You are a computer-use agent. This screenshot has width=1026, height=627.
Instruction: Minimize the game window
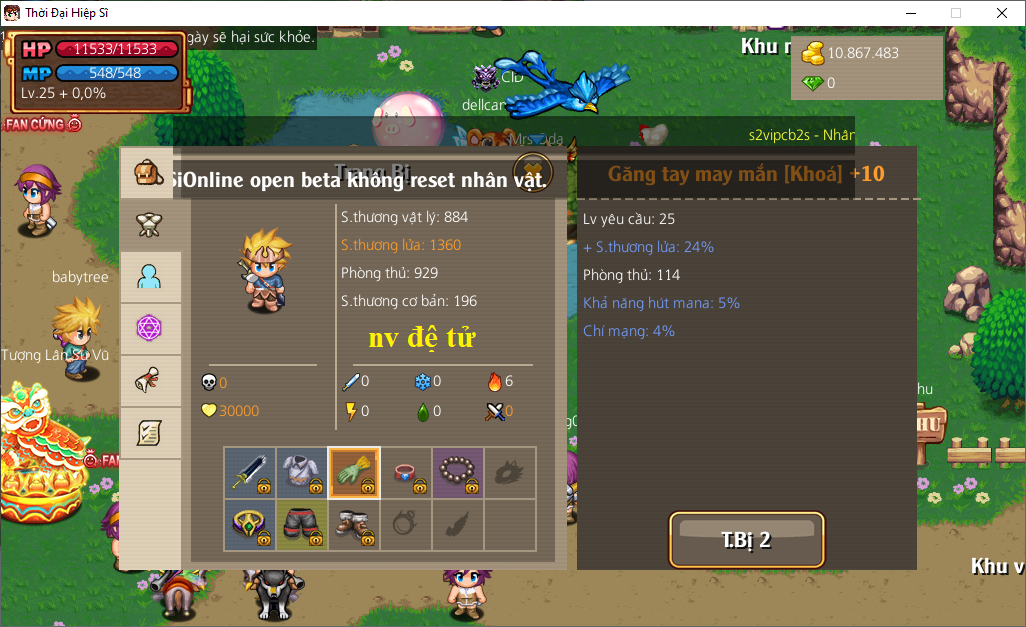point(910,13)
